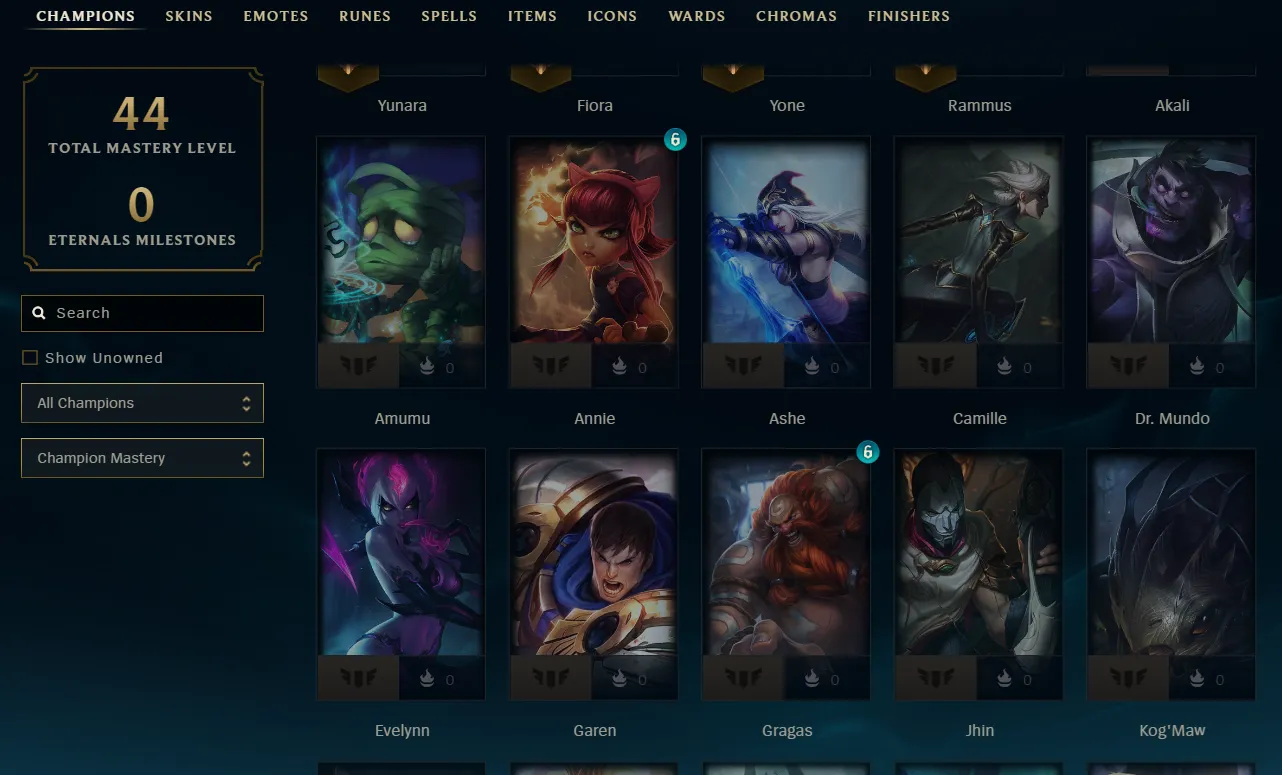Show the Runes tab
The image size is (1282, 775).
click(x=364, y=16)
